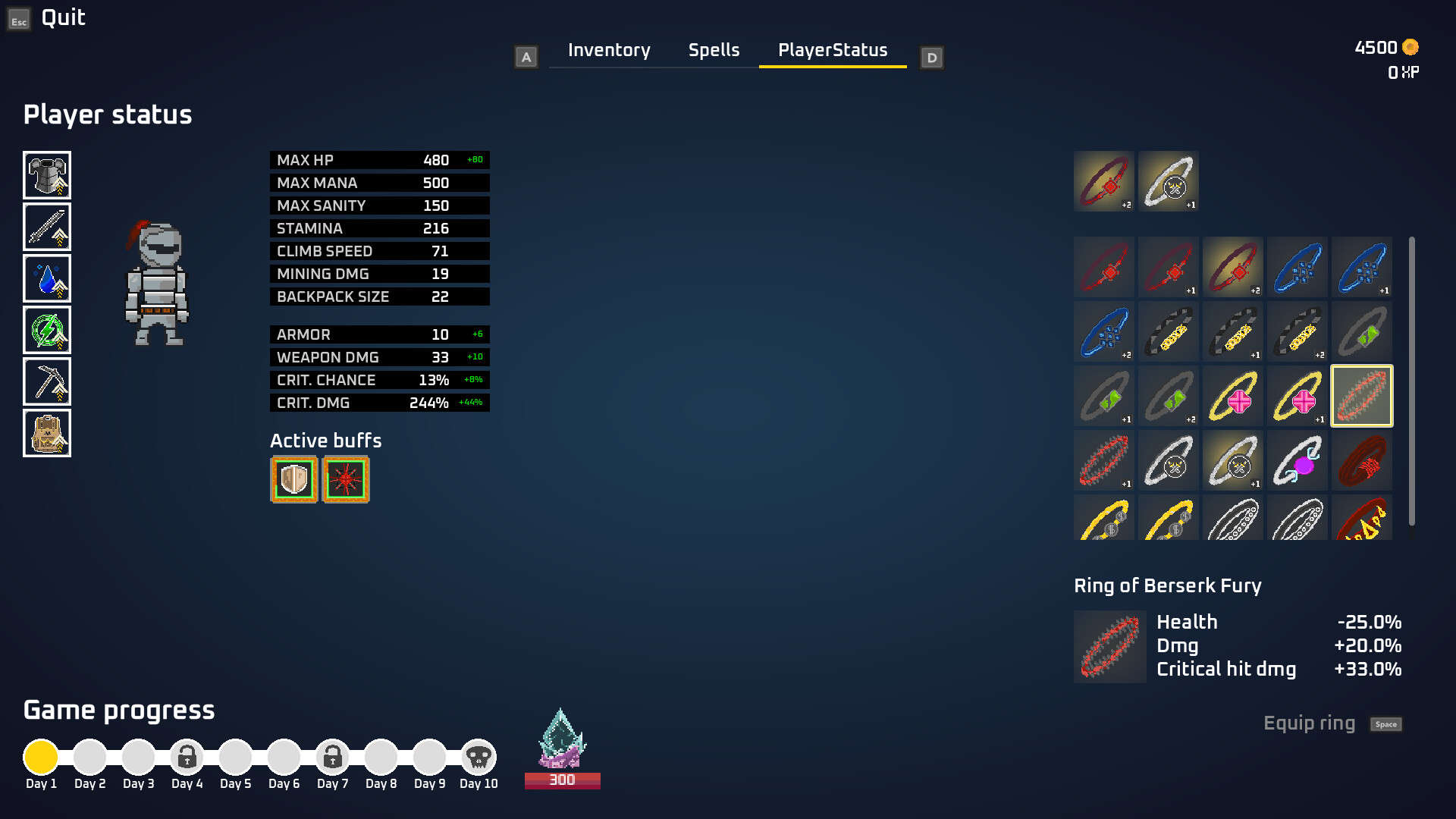1456x819 pixels.
Task: Select the armor chestplate equipment slot
Action: [x=47, y=175]
